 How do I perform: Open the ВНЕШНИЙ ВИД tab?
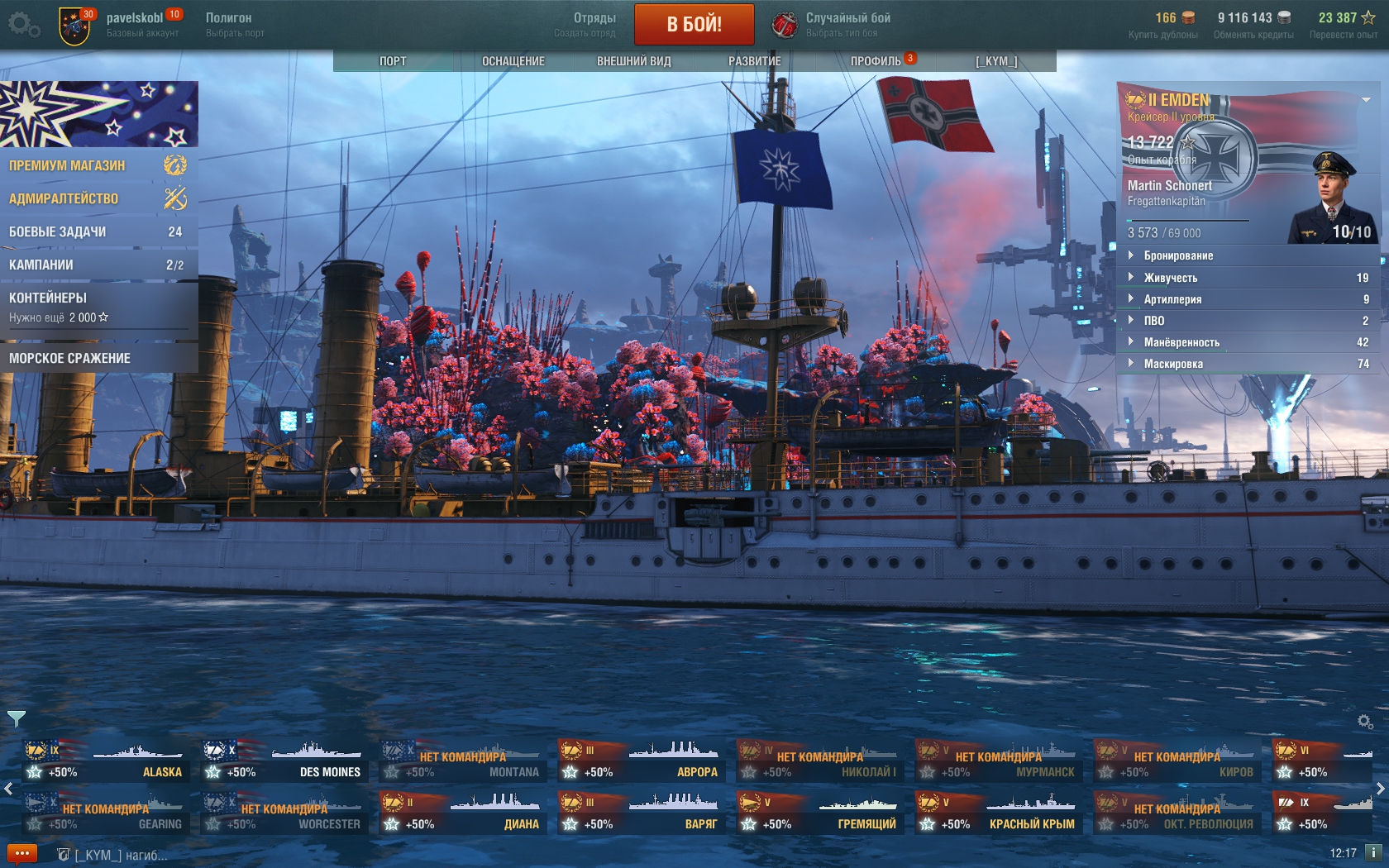click(x=633, y=61)
